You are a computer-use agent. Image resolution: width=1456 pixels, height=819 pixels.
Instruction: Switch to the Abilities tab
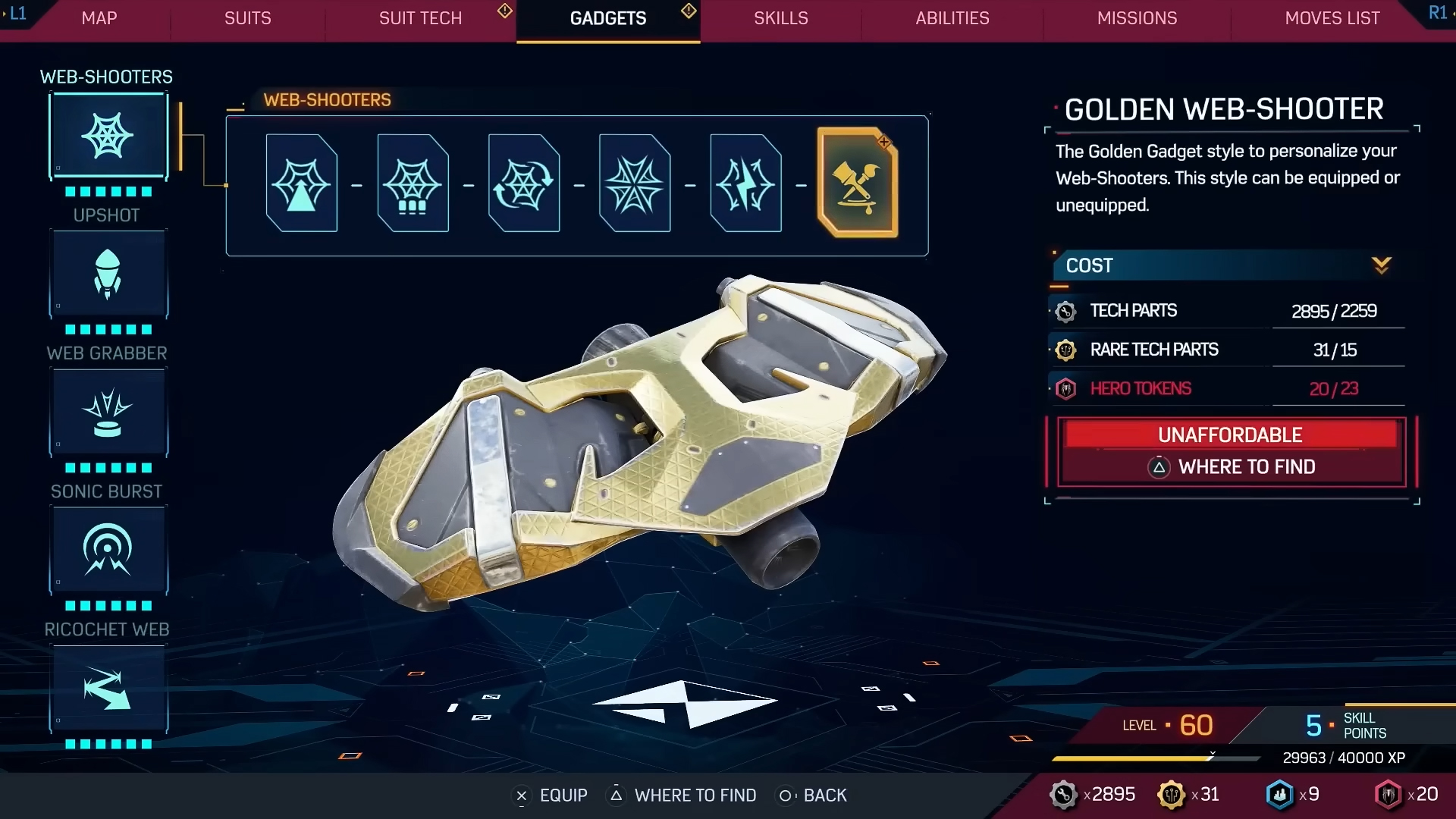click(952, 18)
